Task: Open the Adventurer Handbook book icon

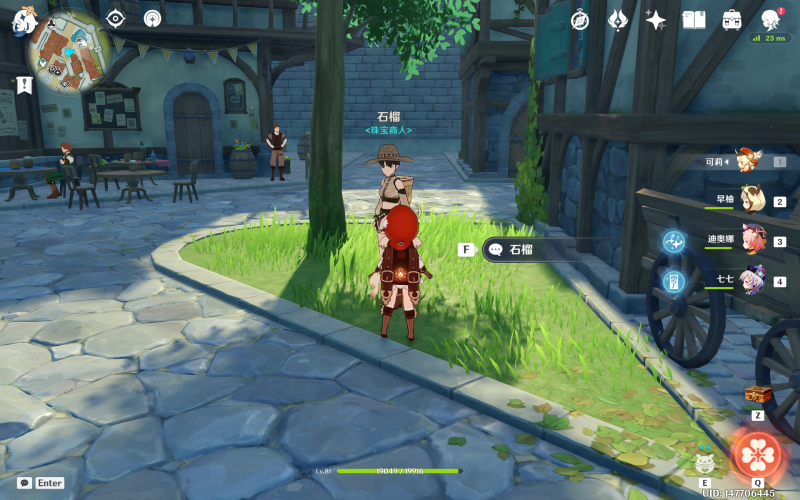Action: click(x=694, y=20)
